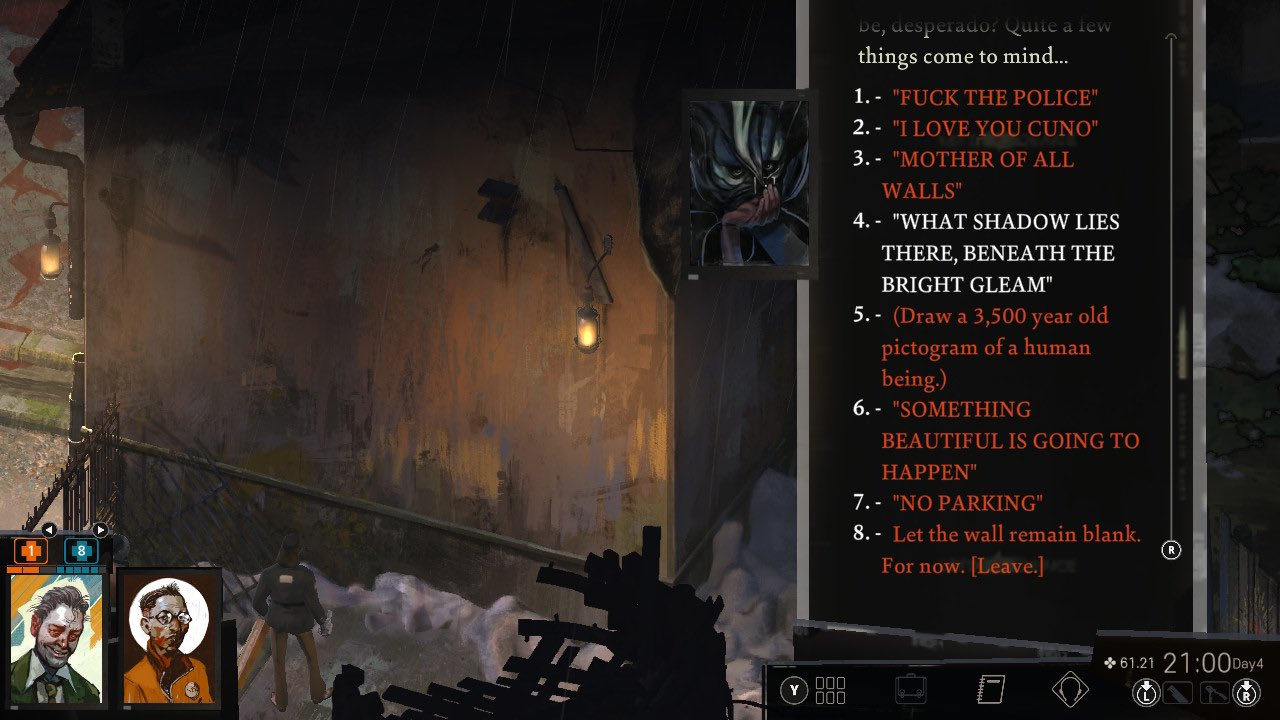
Task: Open the thought cabinet head icon
Action: (1069, 690)
